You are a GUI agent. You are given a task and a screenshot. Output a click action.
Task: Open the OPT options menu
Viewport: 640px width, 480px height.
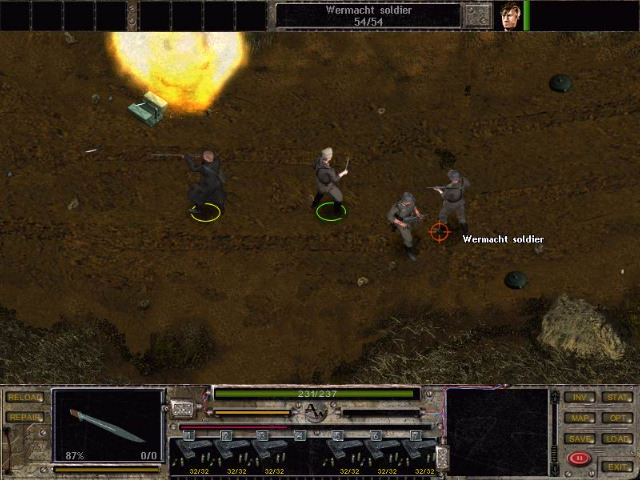coord(616,418)
